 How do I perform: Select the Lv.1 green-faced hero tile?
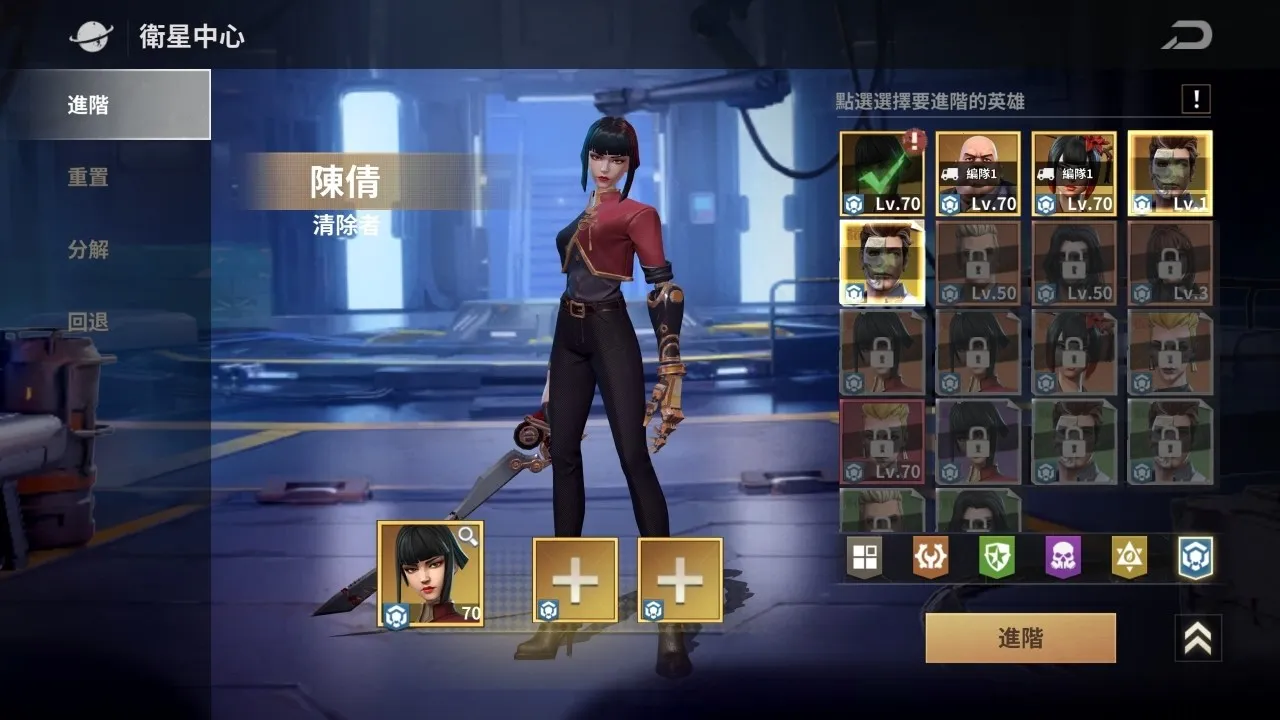1170,174
